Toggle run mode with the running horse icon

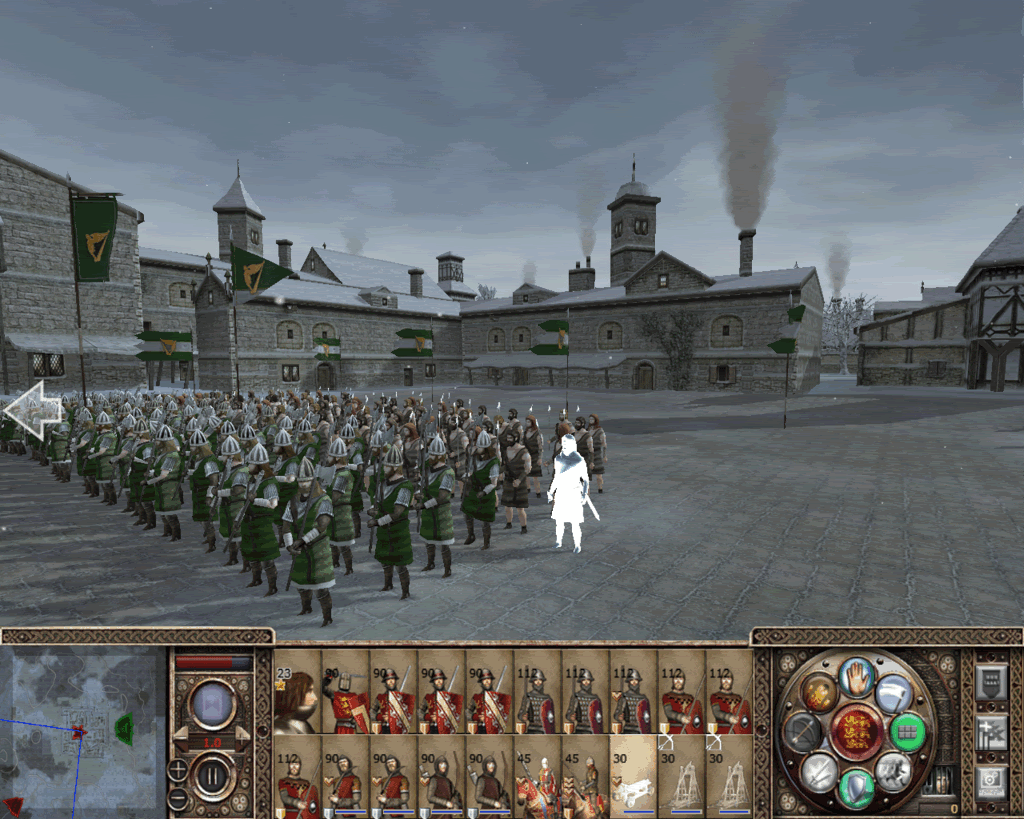tap(892, 772)
